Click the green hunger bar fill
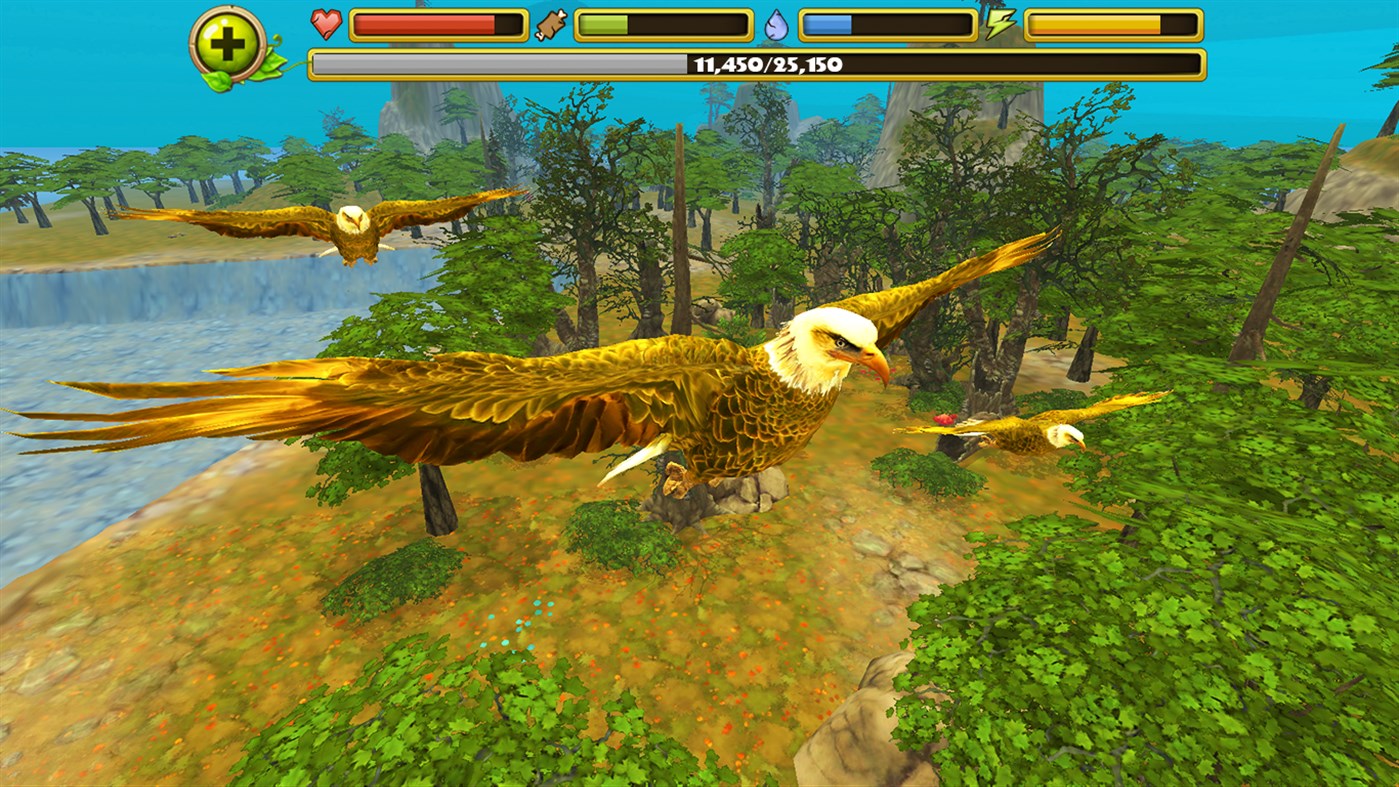Image resolution: width=1399 pixels, height=787 pixels. (605, 22)
